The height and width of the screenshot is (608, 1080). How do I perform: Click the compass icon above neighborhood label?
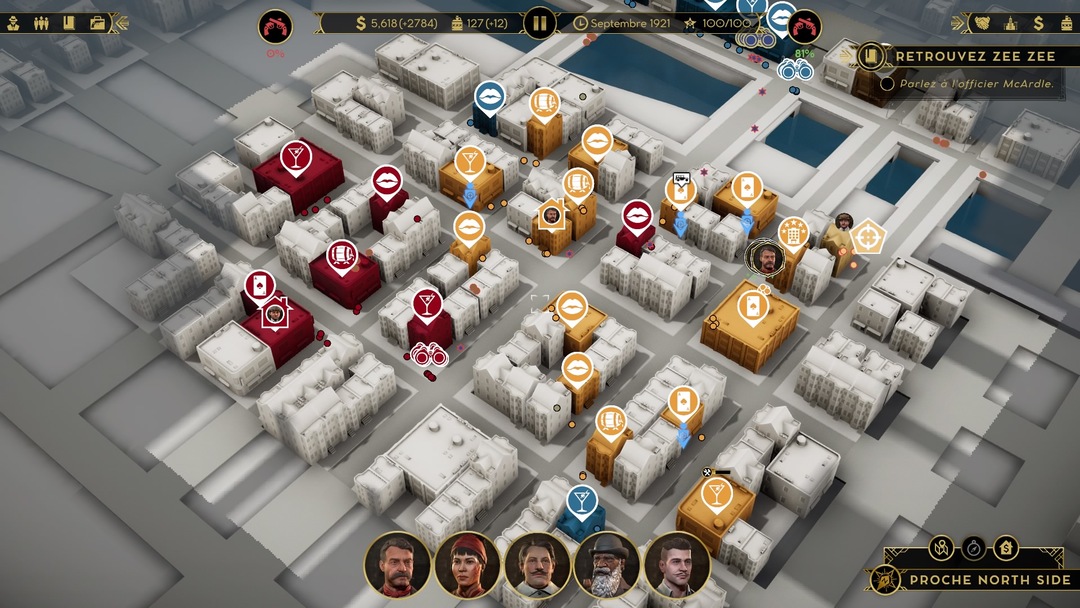point(974,547)
